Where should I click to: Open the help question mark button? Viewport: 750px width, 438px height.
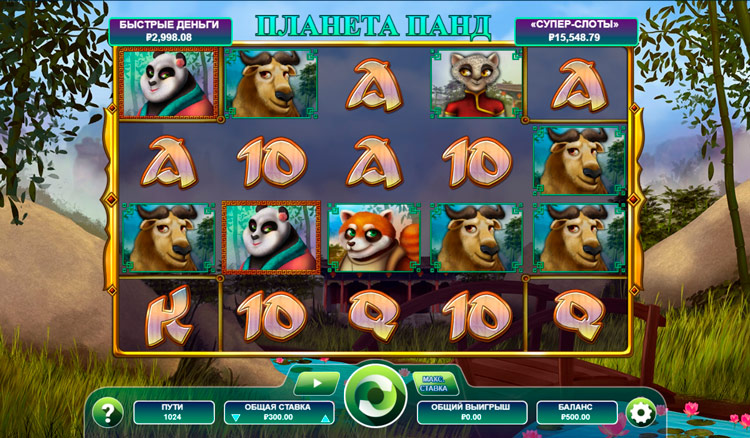pos(106,412)
